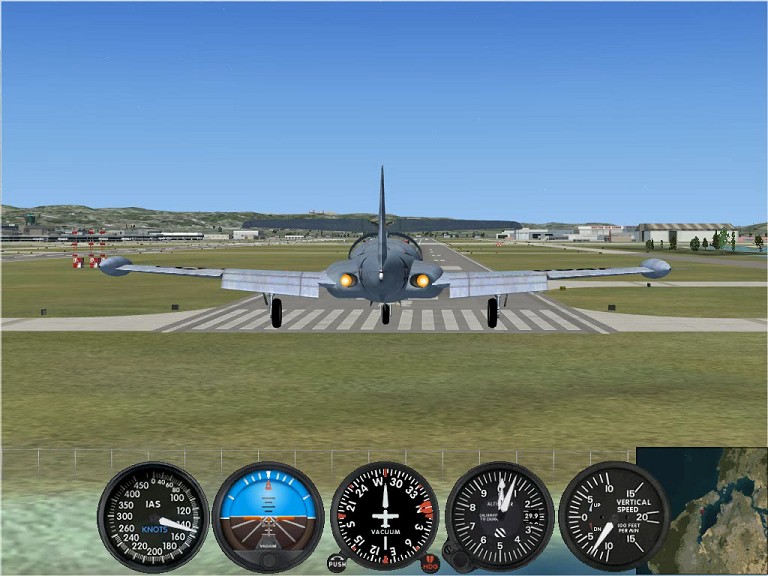The height and width of the screenshot is (576, 768).
Task: Click the altimeter gauge
Action: [500, 514]
